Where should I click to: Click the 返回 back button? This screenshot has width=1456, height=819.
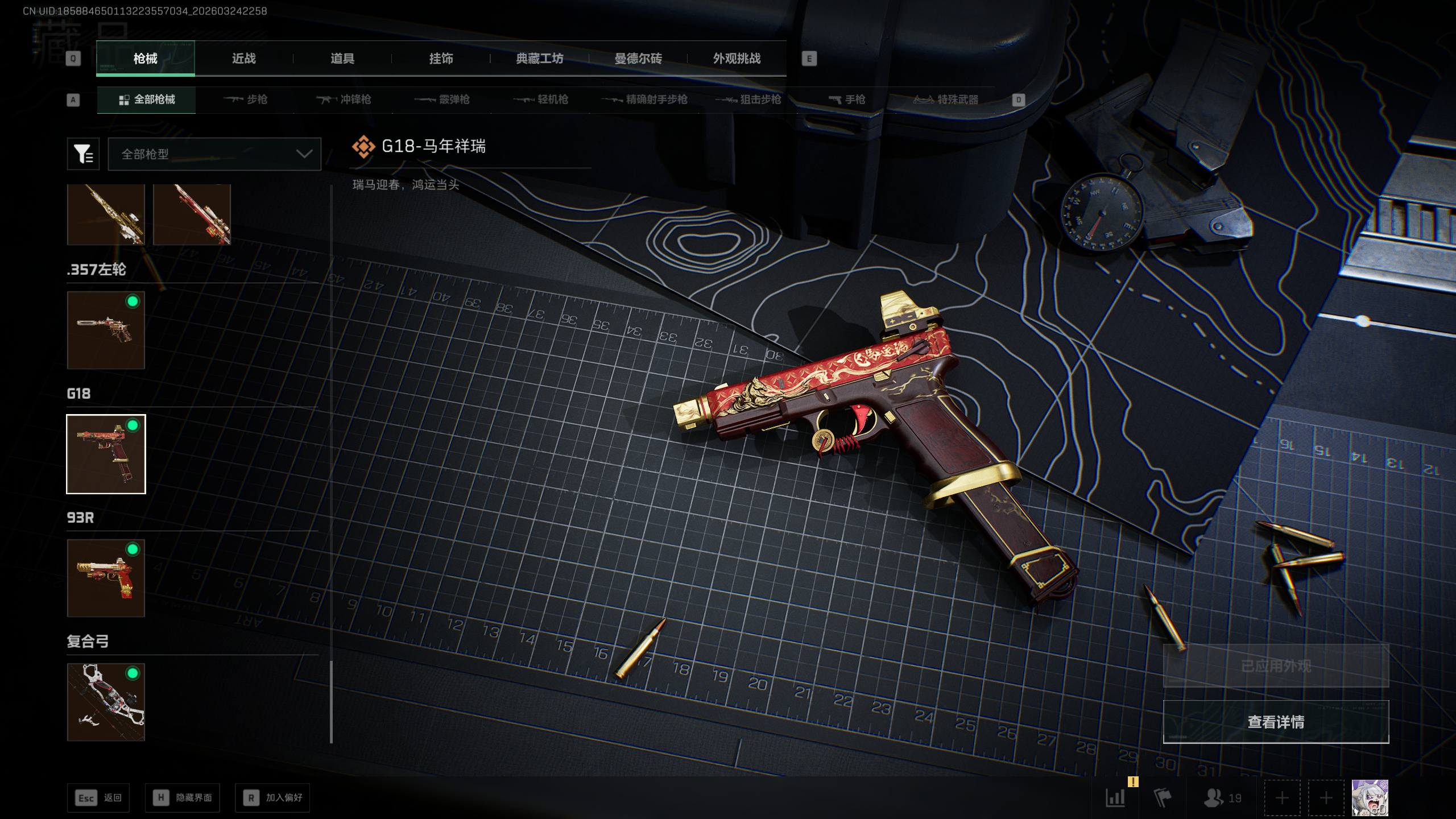[x=98, y=798]
